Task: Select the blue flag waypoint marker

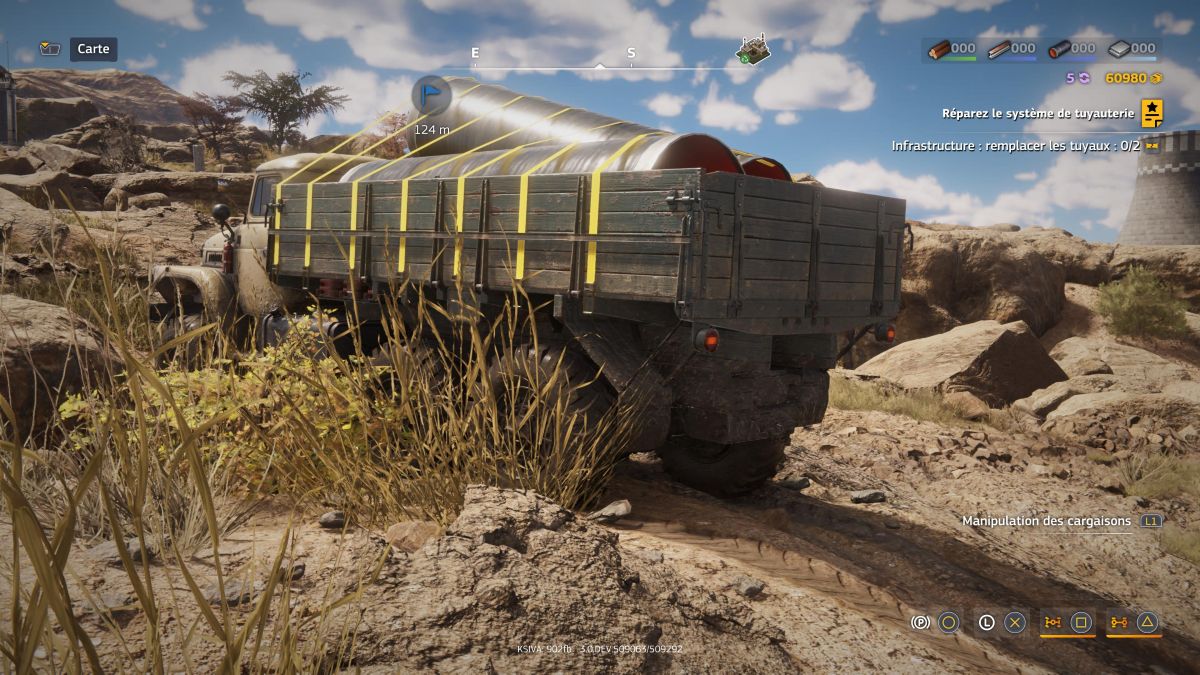Action: pos(431,95)
